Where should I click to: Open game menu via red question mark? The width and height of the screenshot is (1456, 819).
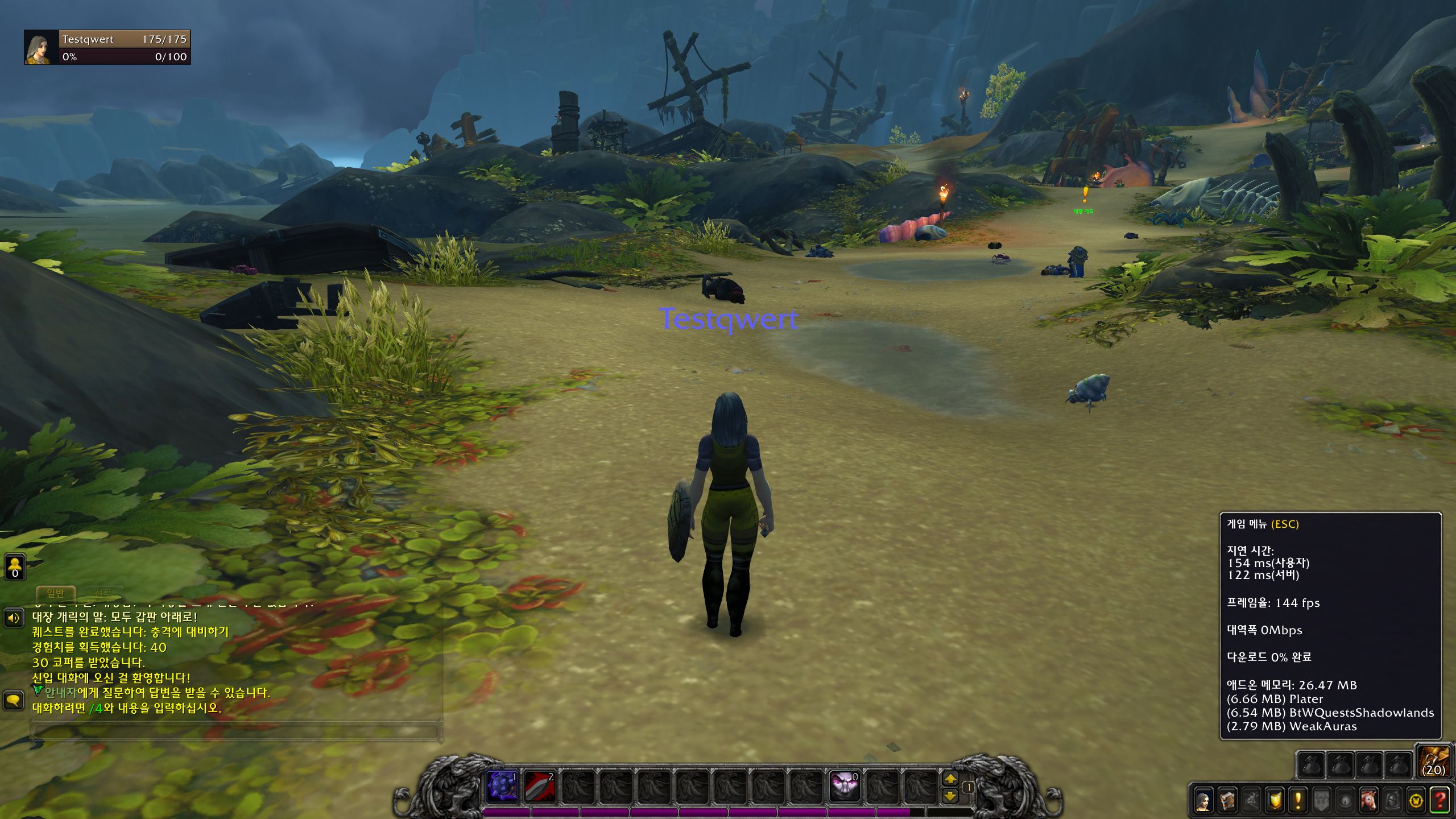(1440, 801)
